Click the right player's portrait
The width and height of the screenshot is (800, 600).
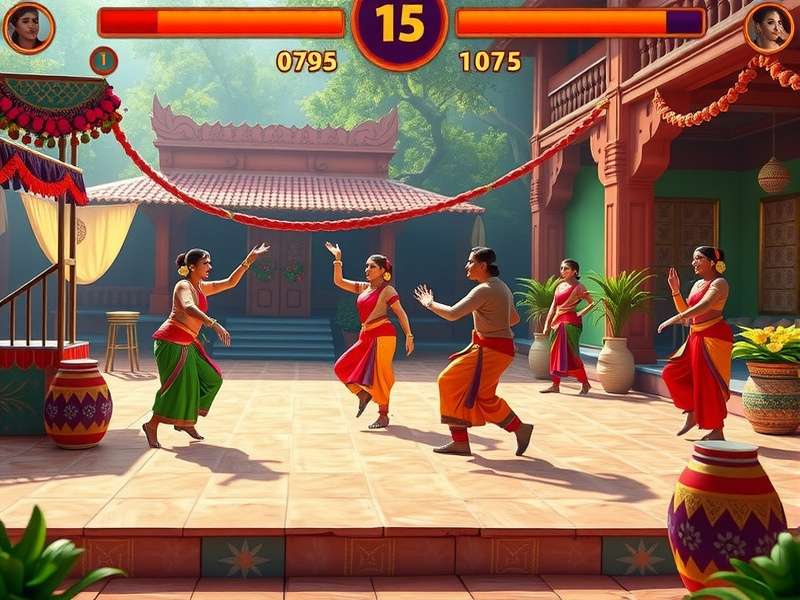coord(769,27)
